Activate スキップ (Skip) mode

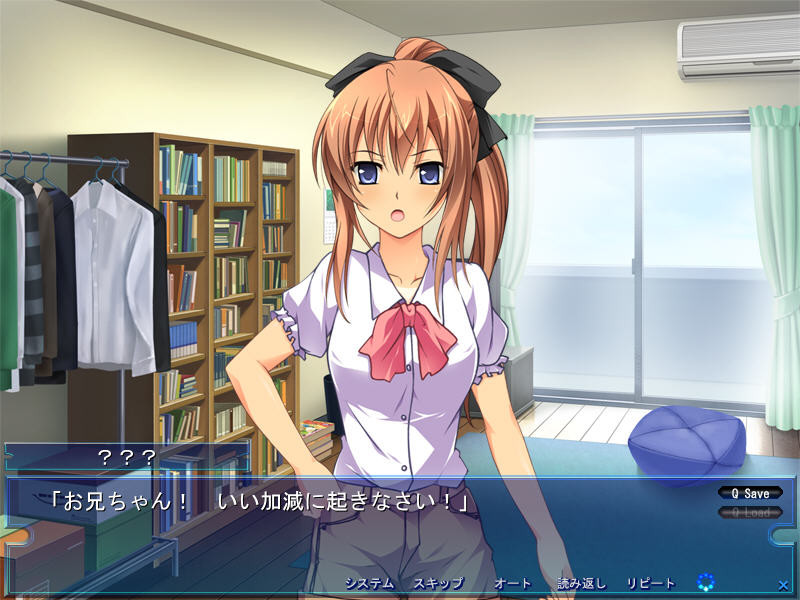(x=438, y=583)
